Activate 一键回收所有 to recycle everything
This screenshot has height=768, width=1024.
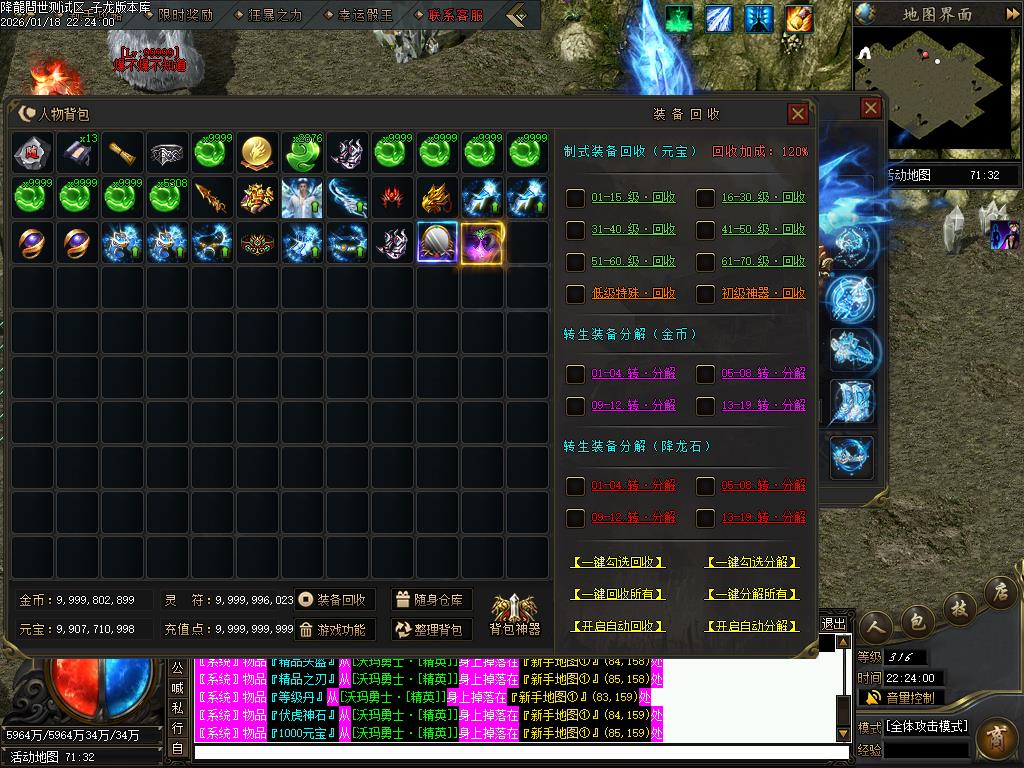618,594
